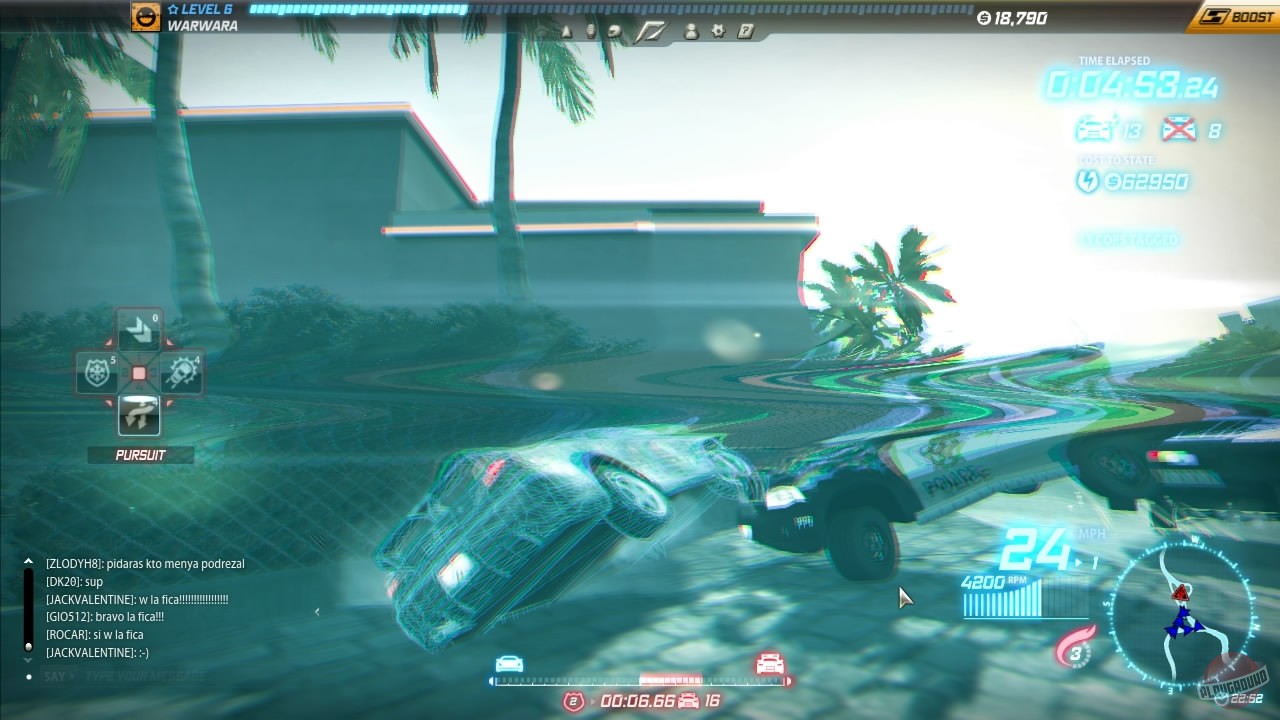1280x720 pixels.
Task: Open the help question mark icon
Action: (x=744, y=31)
